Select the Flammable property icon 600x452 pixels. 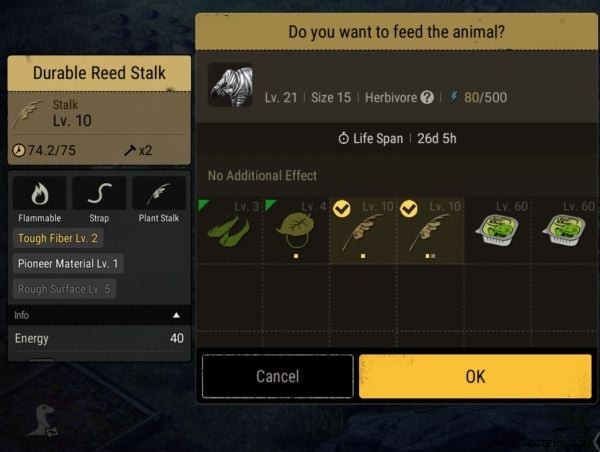click(x=39, y=193)
